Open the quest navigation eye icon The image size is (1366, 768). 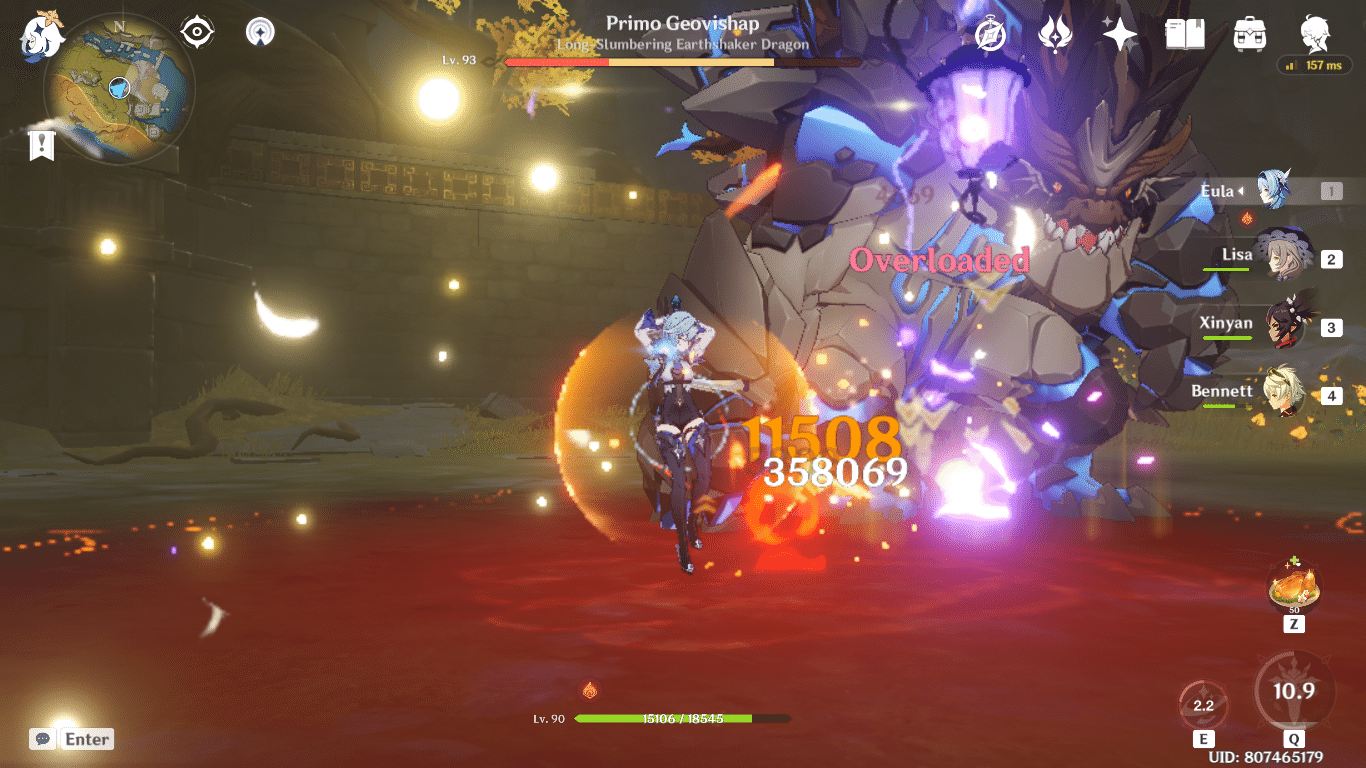pos(196,30)
